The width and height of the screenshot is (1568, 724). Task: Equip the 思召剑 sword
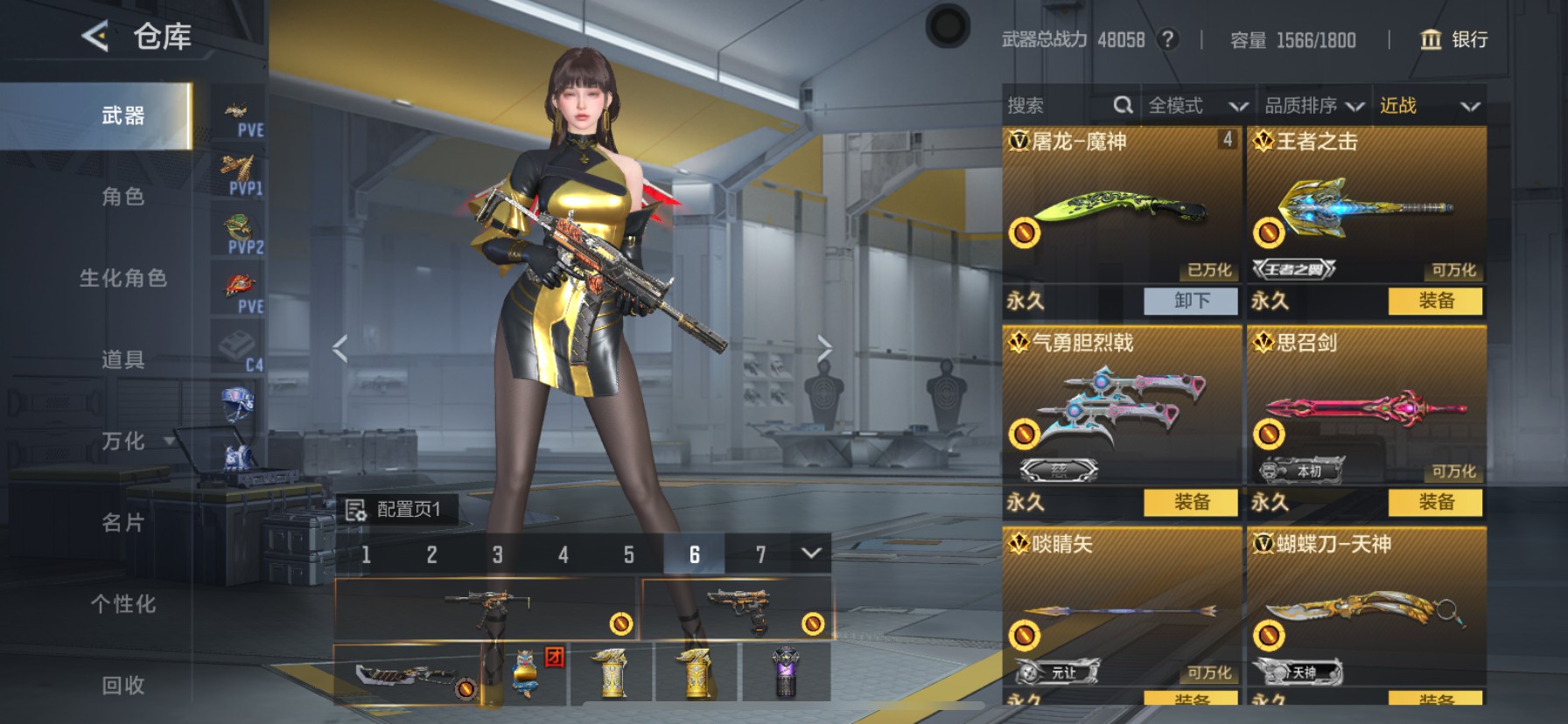tap(1435, 502)
